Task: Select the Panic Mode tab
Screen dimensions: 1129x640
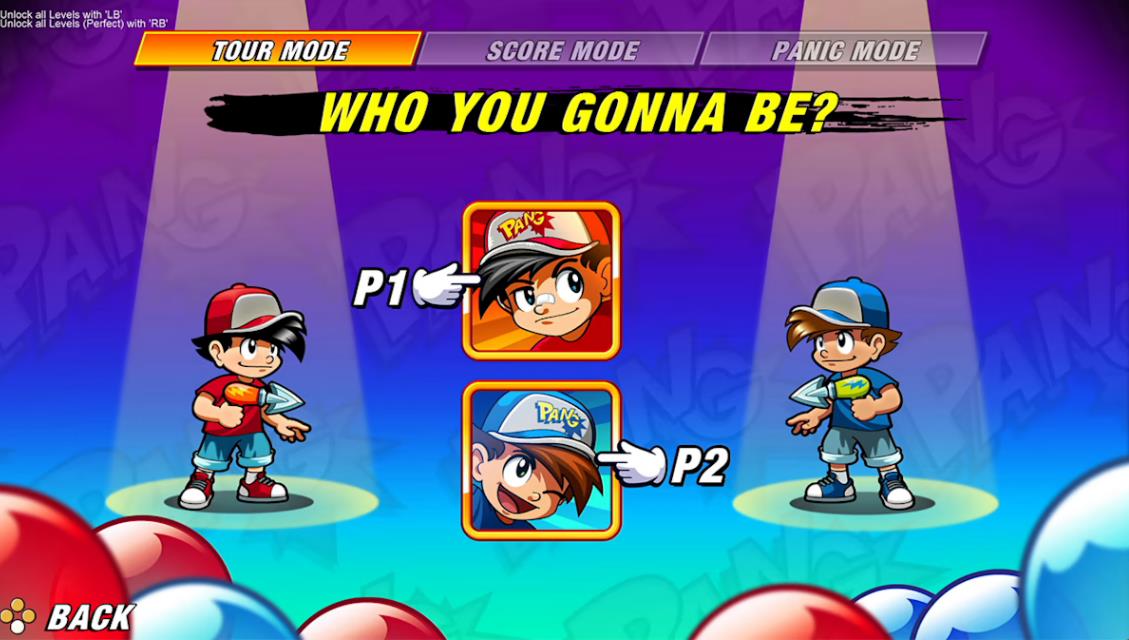Action: [x=845, y=50]
